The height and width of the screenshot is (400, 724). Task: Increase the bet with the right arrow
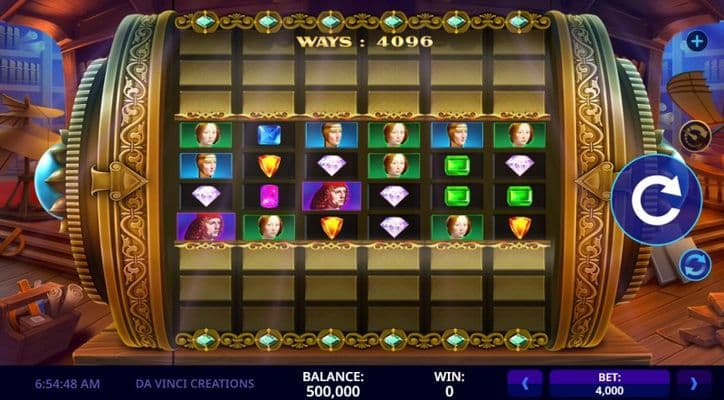click(x=693, y=382)
